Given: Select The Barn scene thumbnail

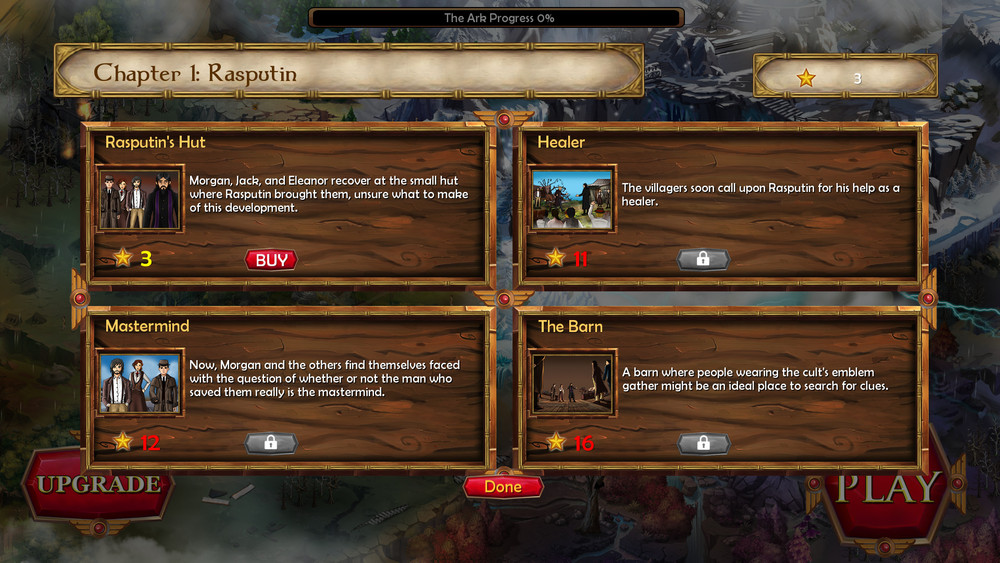Looking at the screenshot, I should pos(572,383).
